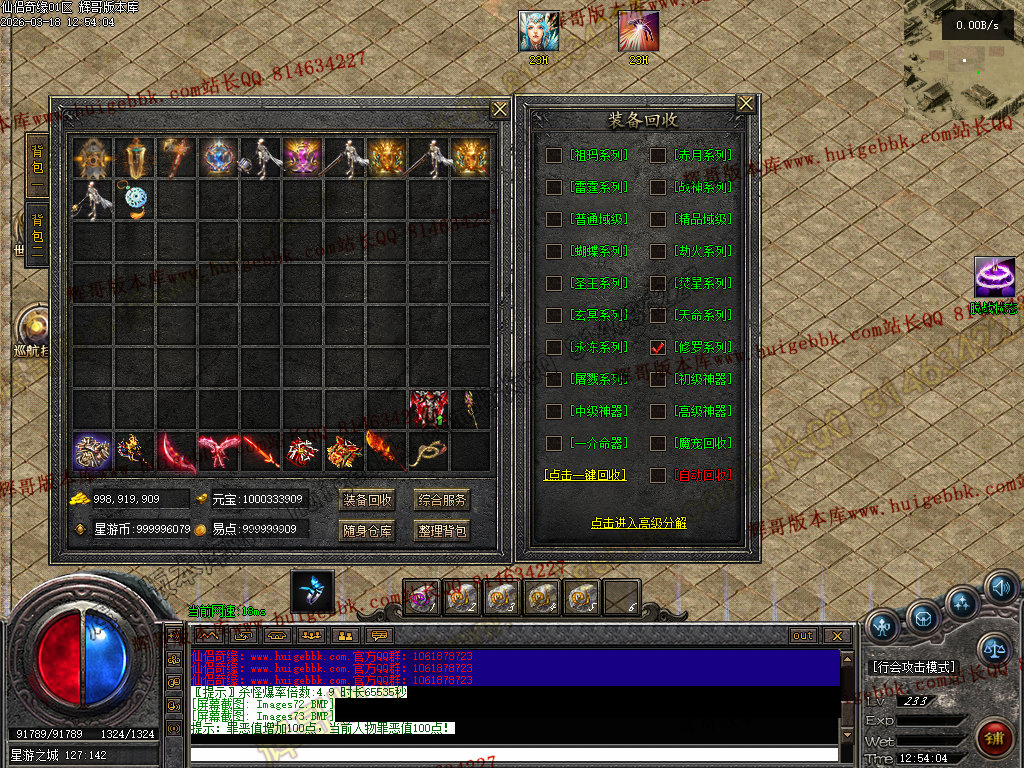
Task: Open the round red 铺 shop button
Action: tap(993, 739)
